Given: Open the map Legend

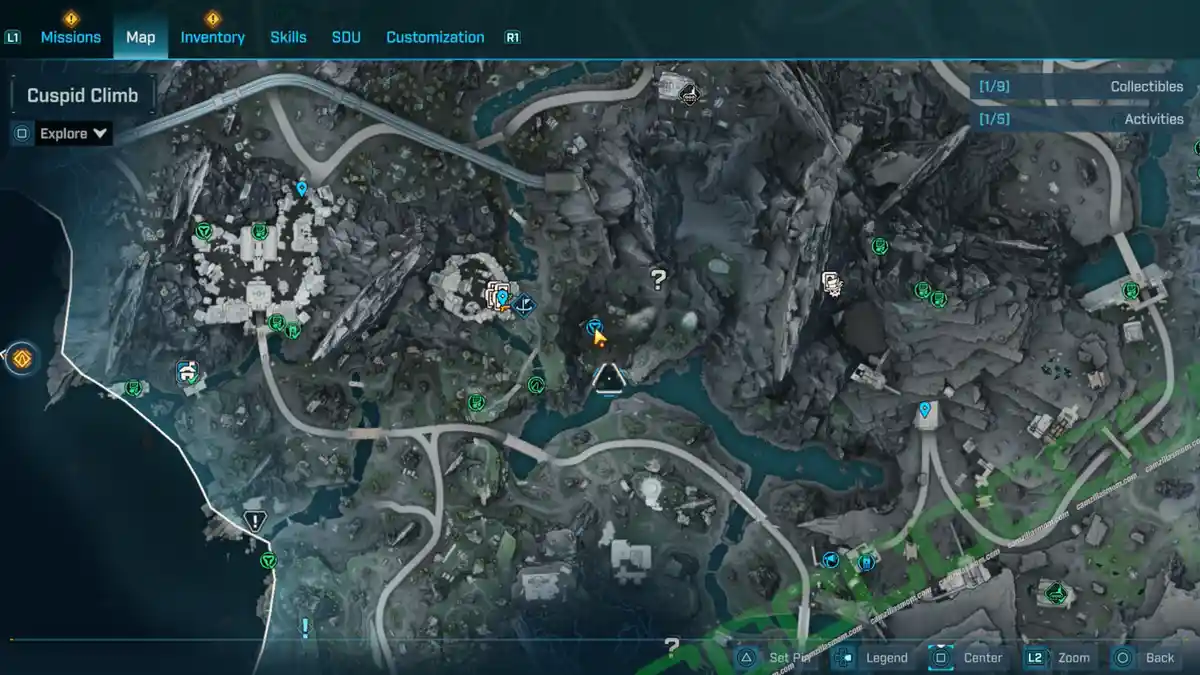Looking at the screenshot, I should [x=875, y=657].
